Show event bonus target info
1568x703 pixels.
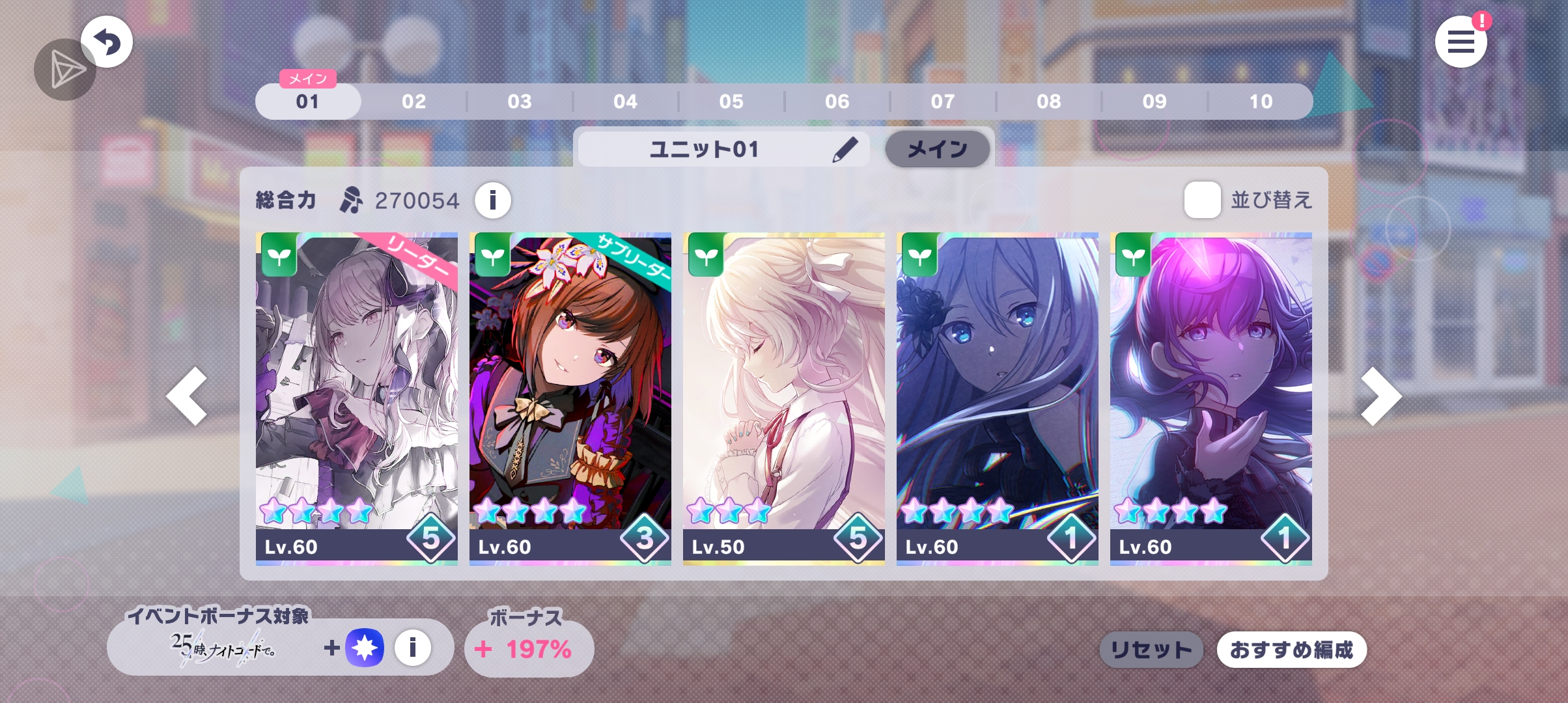coord(412,648)
